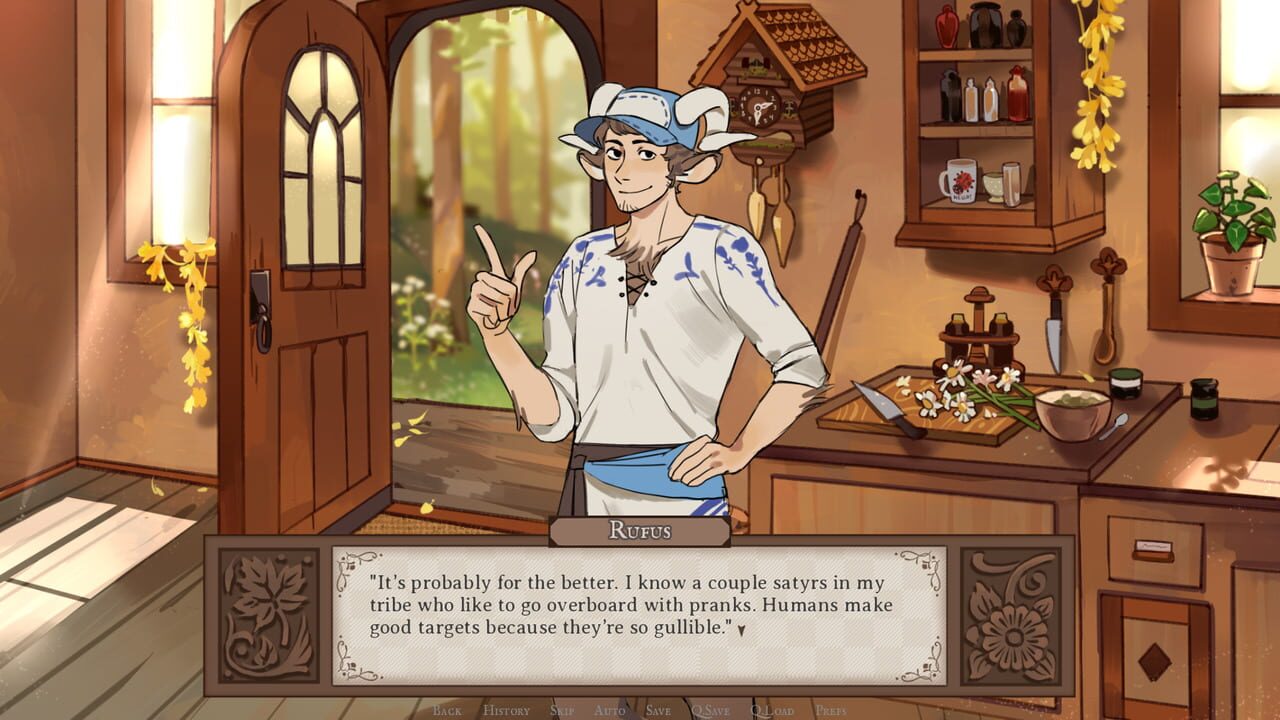
Task: Open the History dialogue log
Action: coord(507,712)
